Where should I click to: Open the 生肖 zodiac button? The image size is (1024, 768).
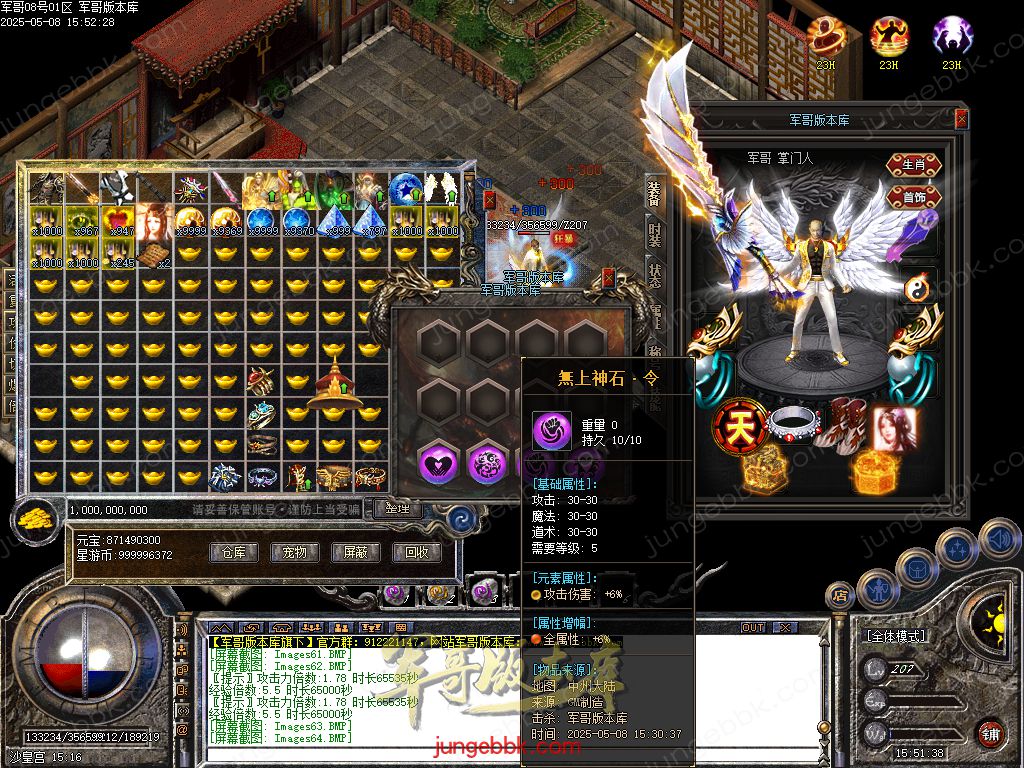click(913, 163)
